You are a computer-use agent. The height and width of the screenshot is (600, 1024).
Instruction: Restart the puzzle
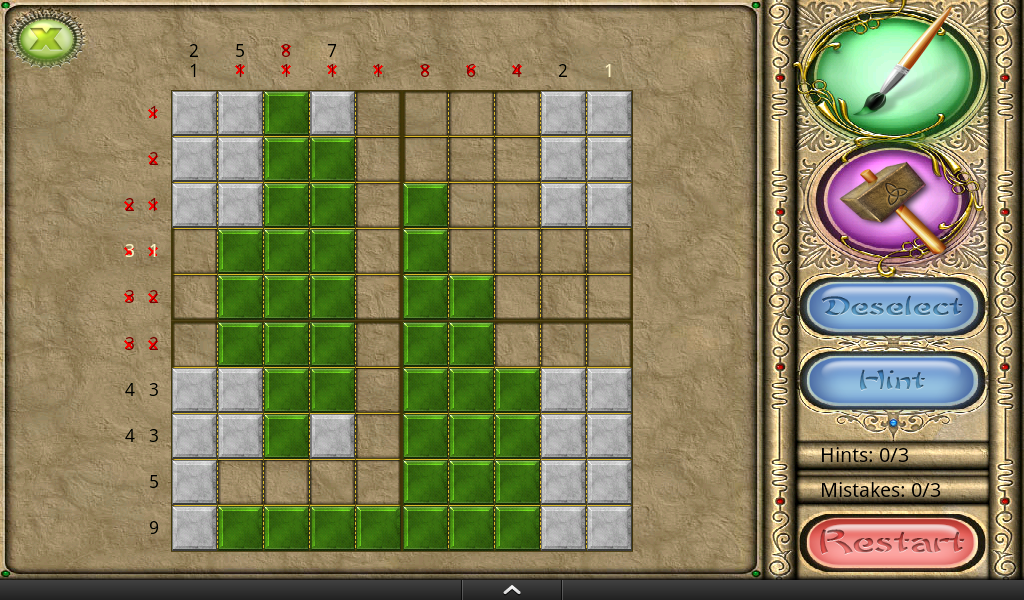coord(892,543)
